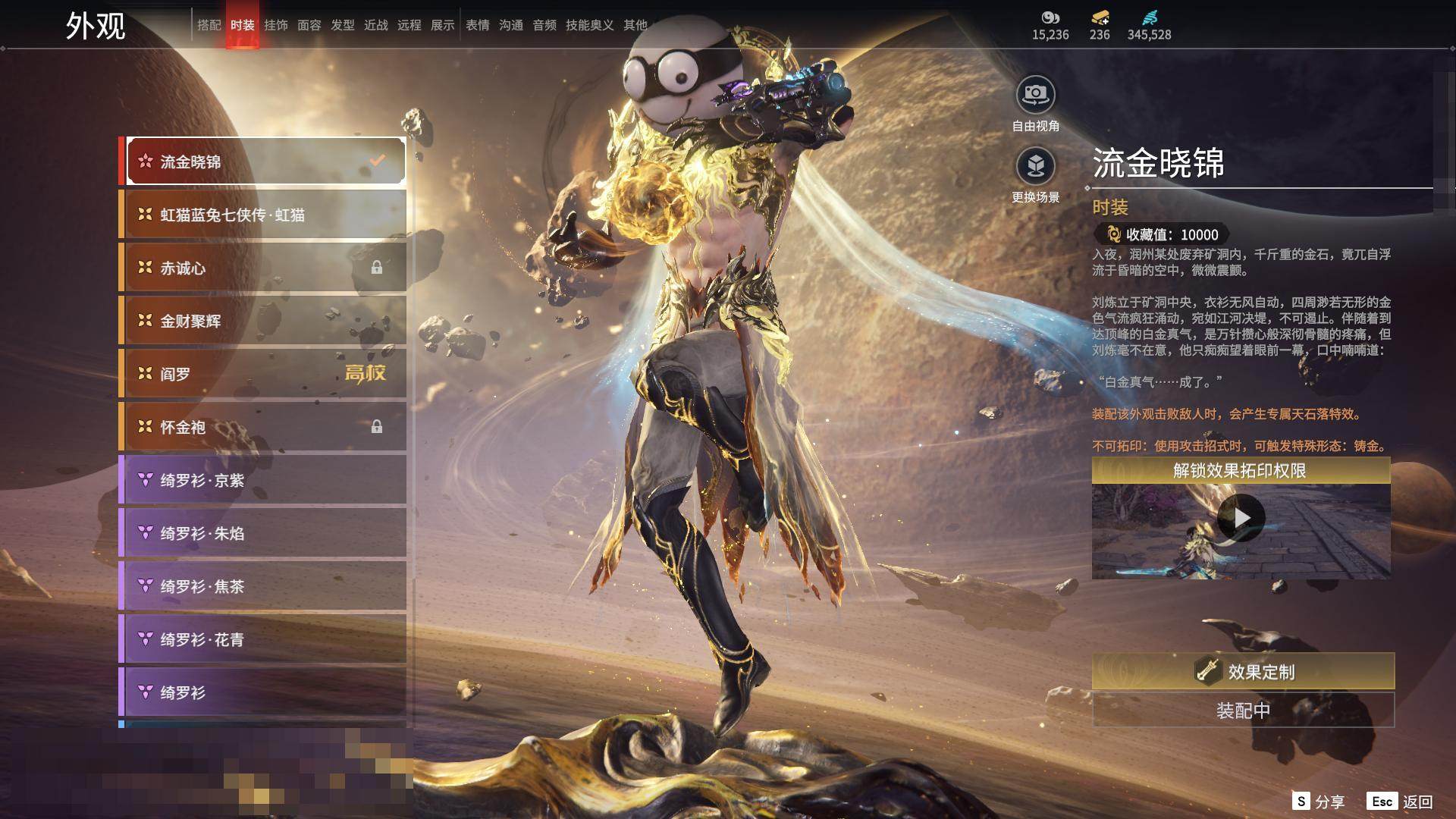Viewport: 1456px width, 819px height.
Task: Click the 装配中 equipped button
Action: [1243, 711]
